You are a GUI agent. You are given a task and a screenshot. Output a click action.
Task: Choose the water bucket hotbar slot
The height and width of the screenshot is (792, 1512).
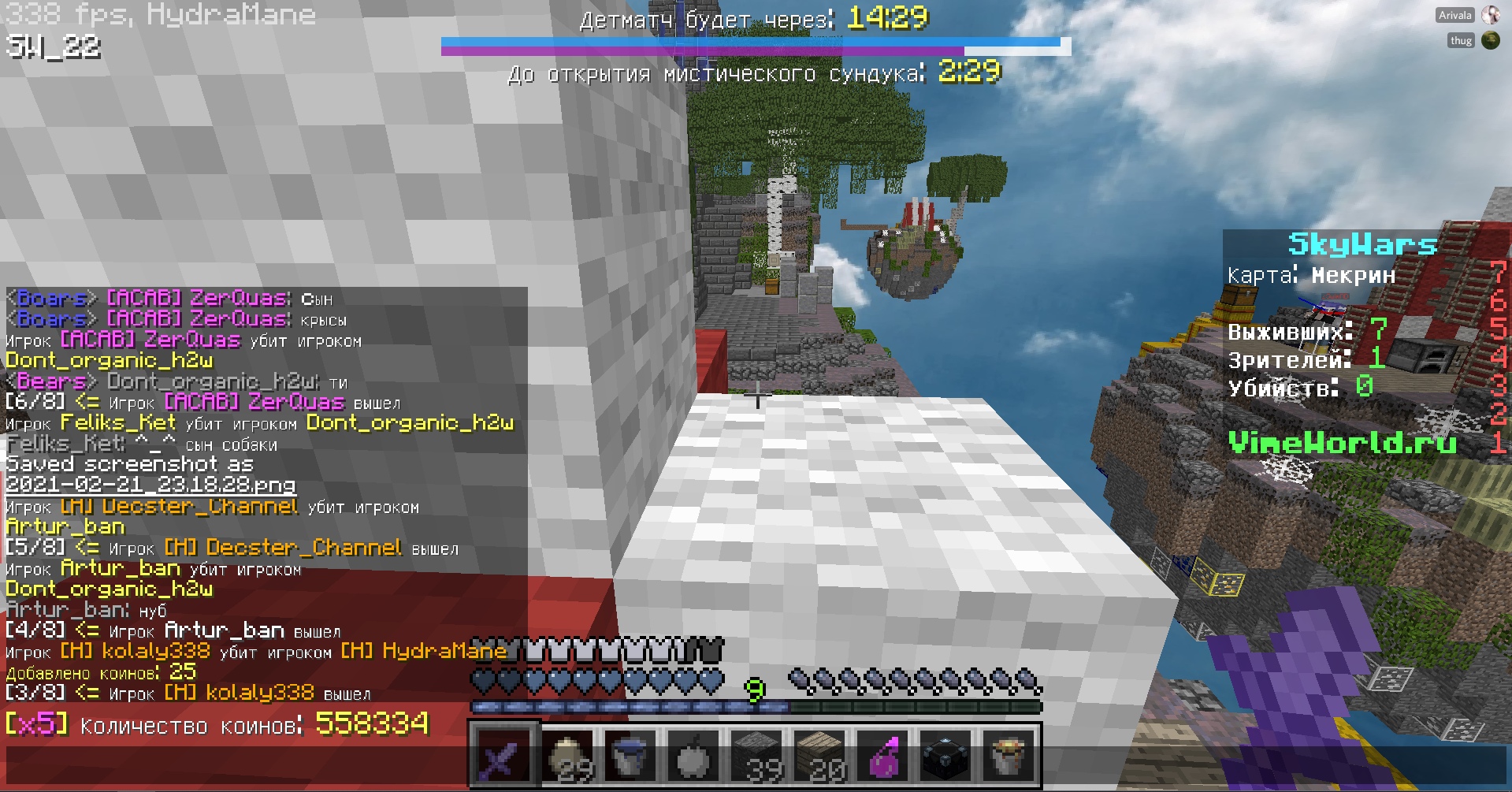[630, 756]
